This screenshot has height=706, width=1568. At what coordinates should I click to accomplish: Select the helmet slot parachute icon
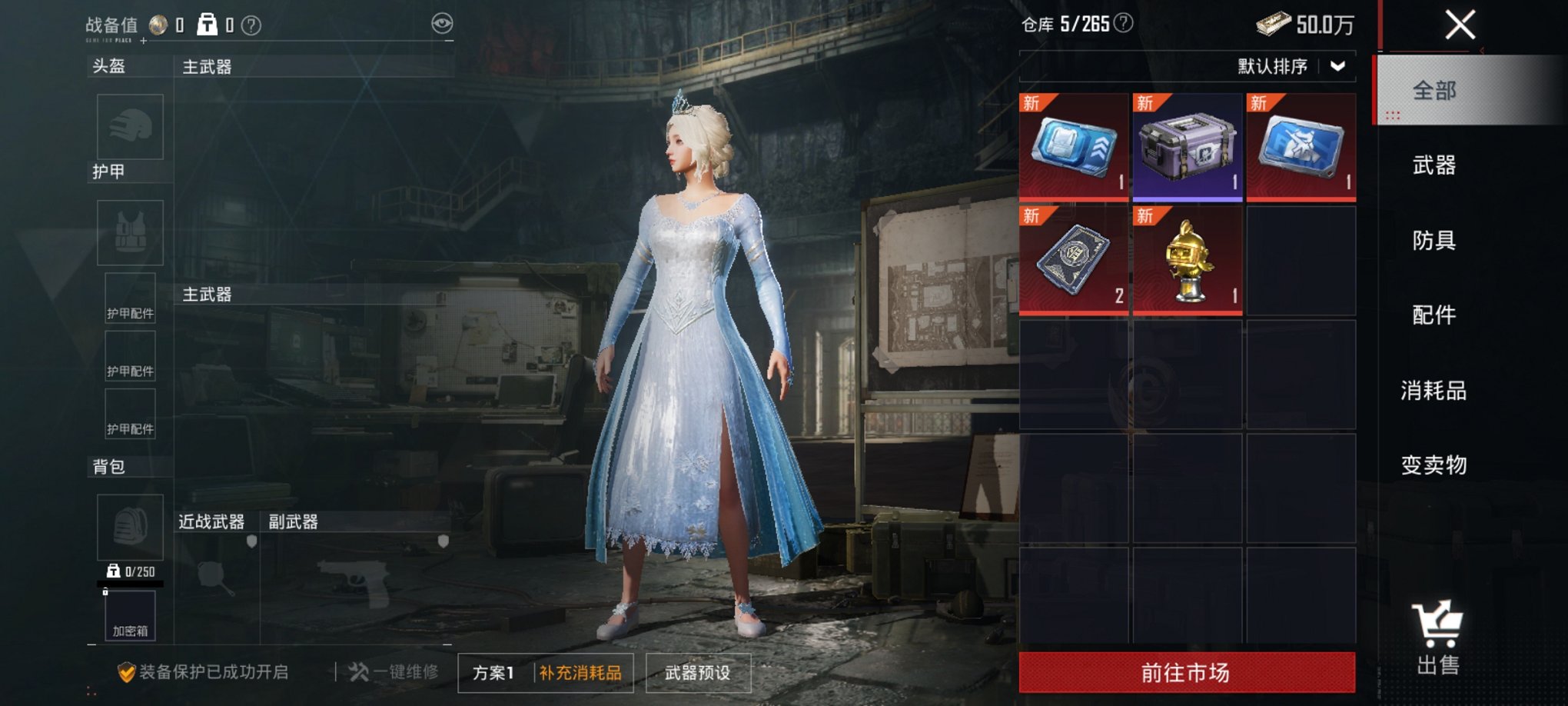[129, 127]
